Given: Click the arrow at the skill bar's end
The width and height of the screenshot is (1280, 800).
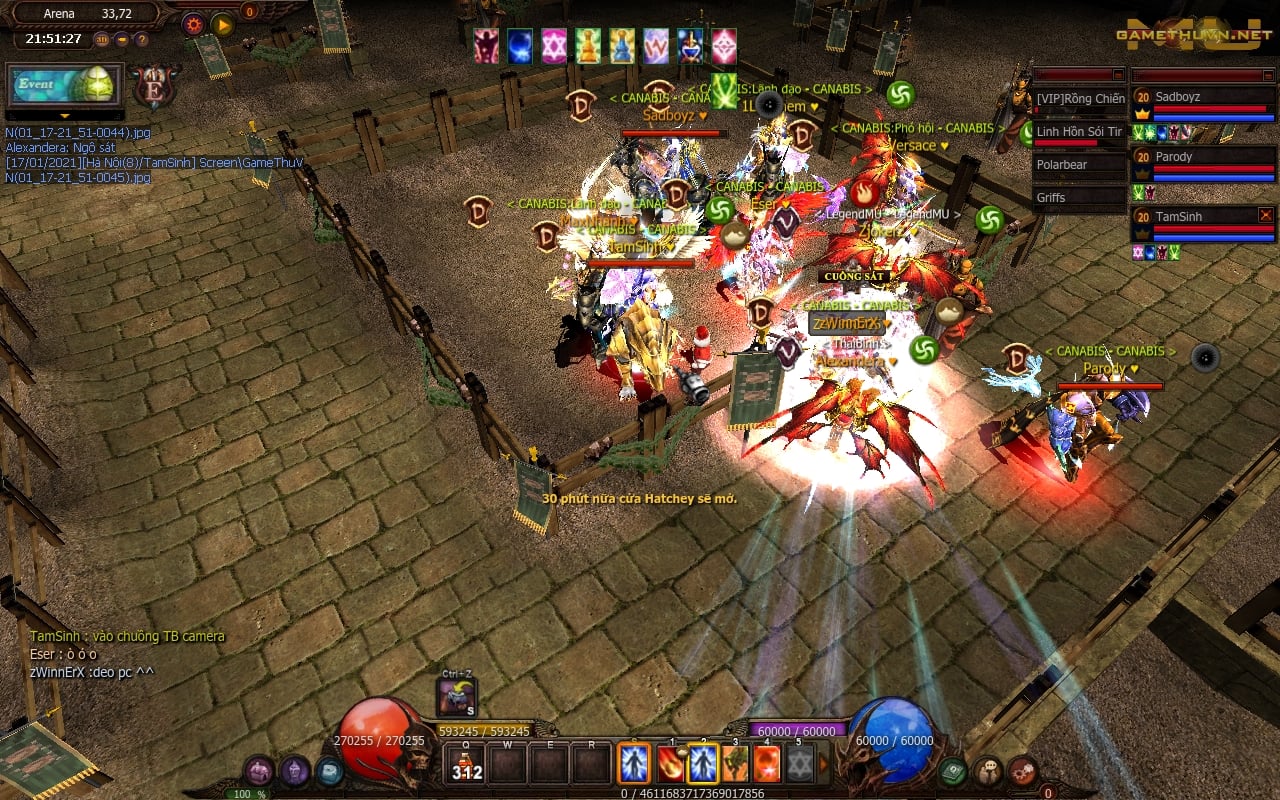Looking at the screenshot, I should point(825,764).
